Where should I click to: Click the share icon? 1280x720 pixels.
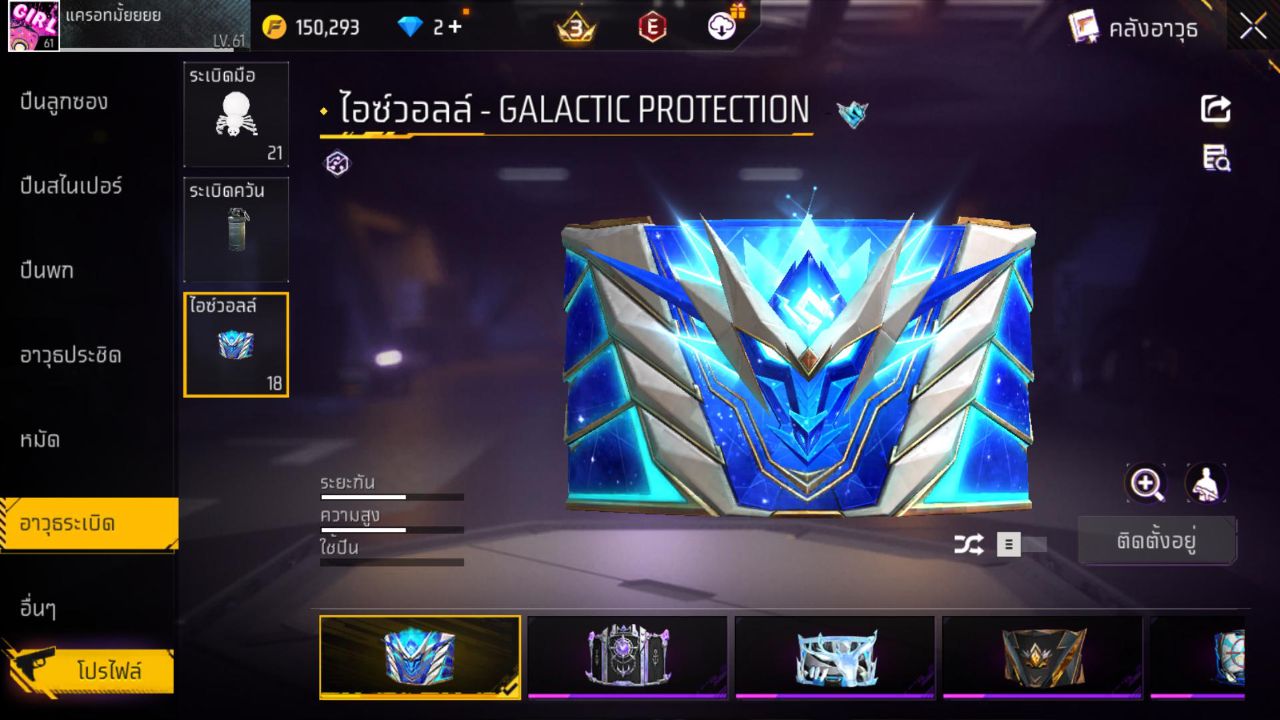click(x=1216, y=109)
